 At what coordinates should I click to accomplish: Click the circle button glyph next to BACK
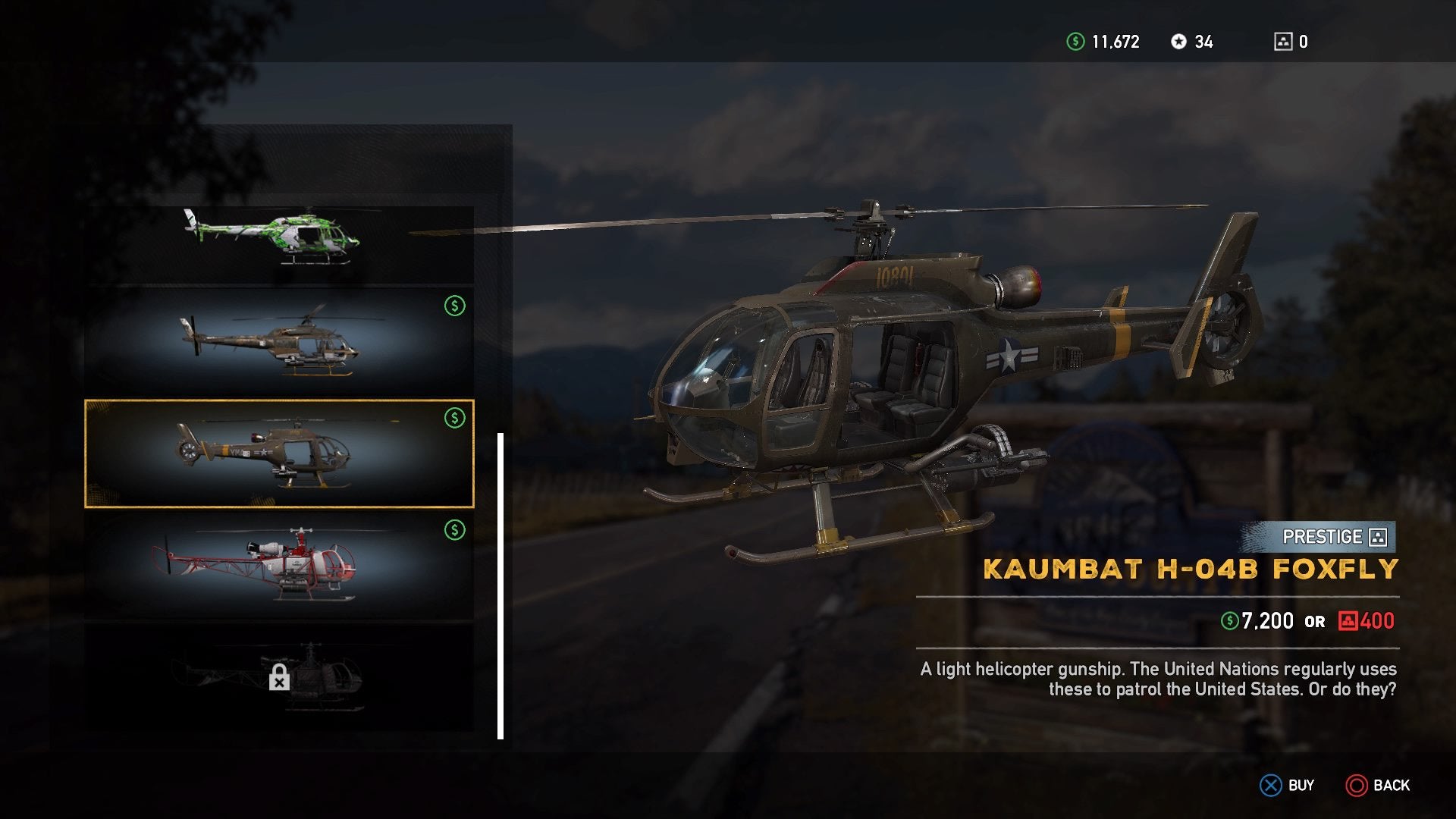1357,785
